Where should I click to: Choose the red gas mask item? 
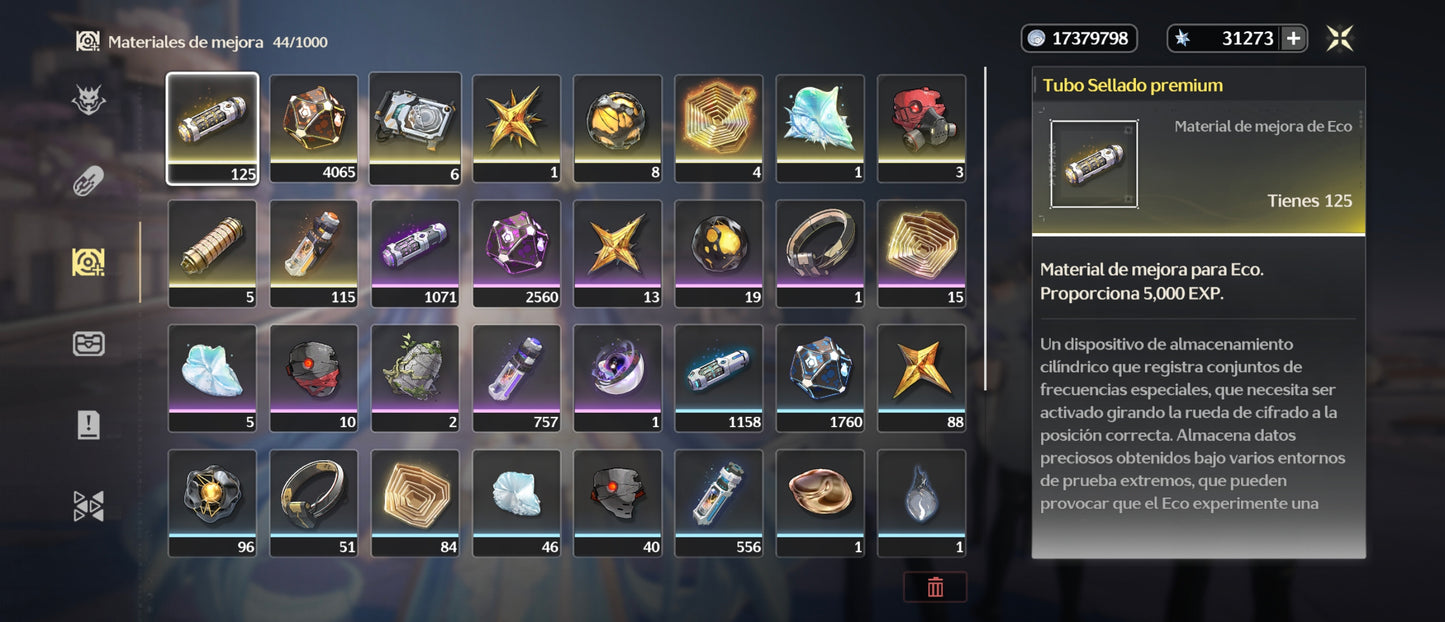coord(921,128)
